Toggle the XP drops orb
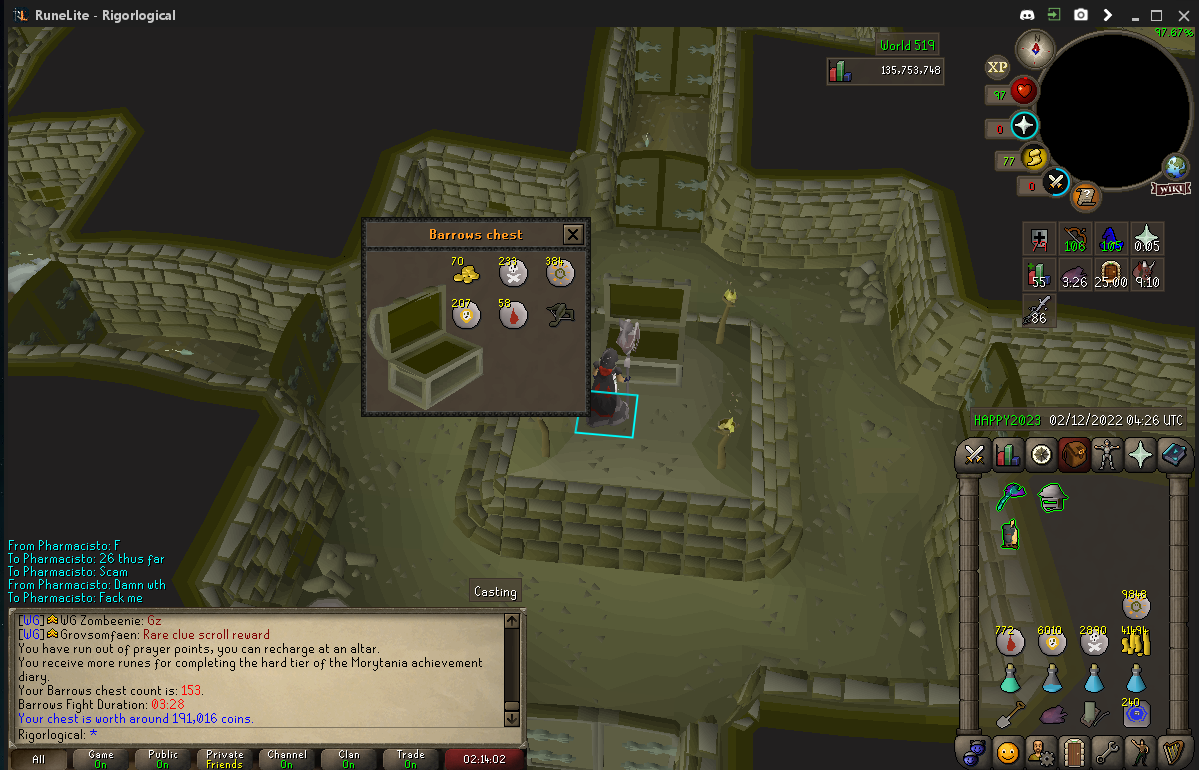 pos(997,67)
